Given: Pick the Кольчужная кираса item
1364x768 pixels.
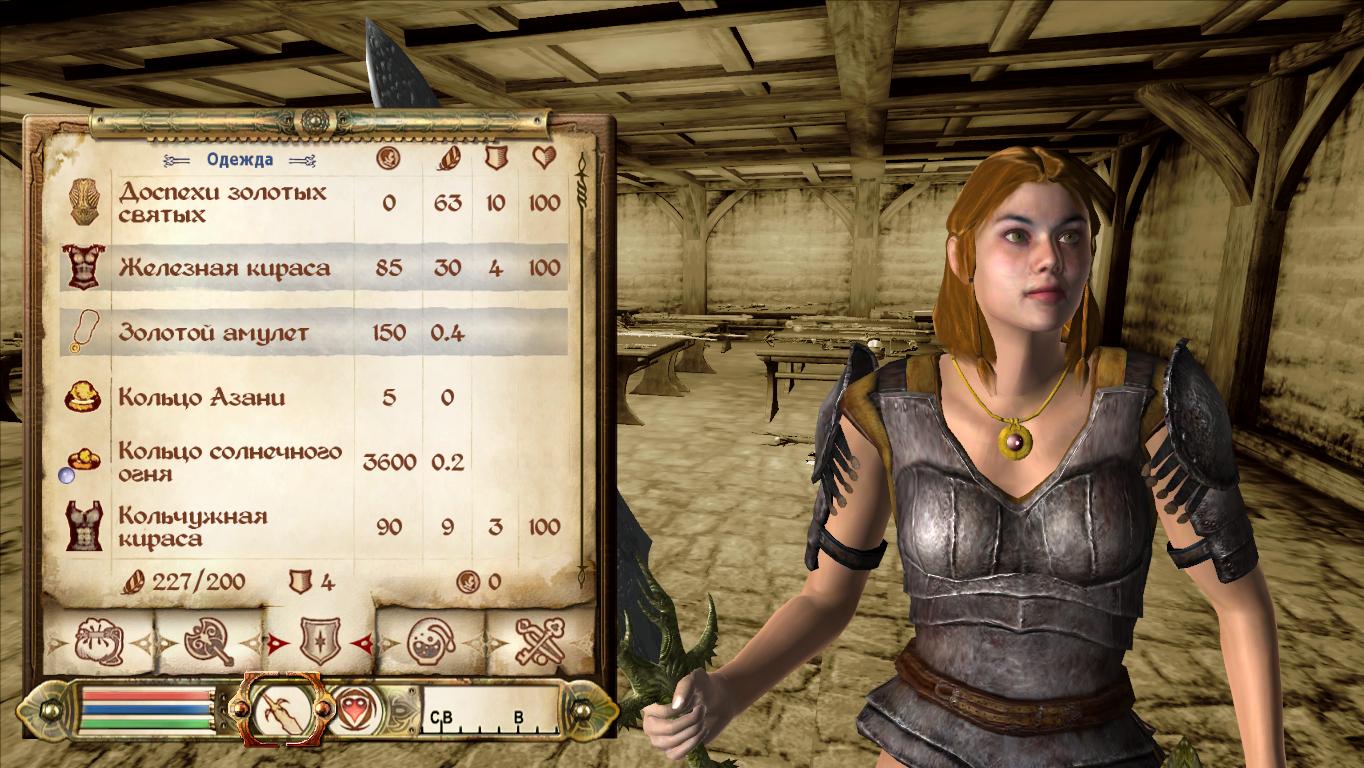Looking at the screenshot, I should pos(193,527).
